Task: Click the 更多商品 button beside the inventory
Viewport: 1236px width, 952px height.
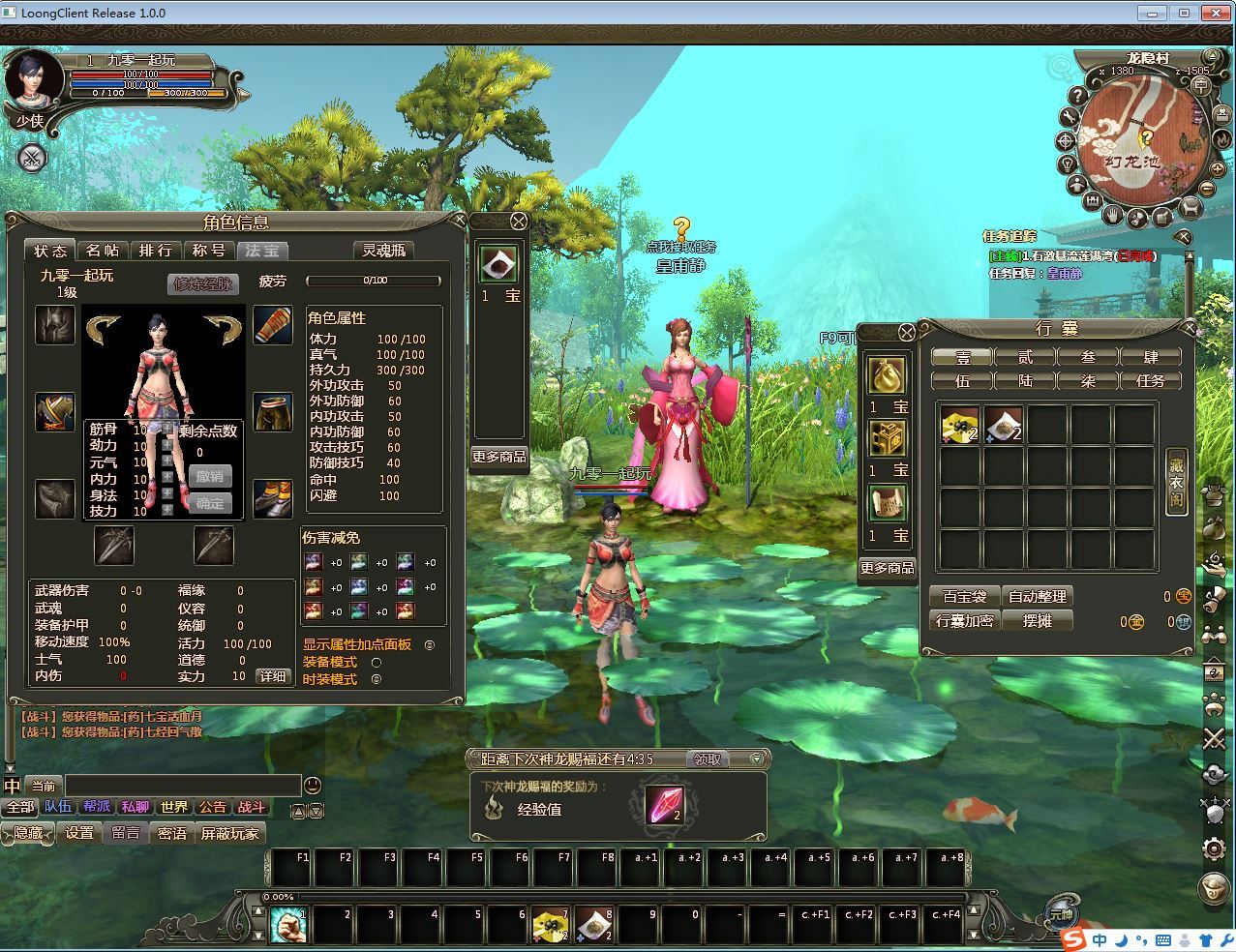Action: pyautogui.click(x=887, y=568)
